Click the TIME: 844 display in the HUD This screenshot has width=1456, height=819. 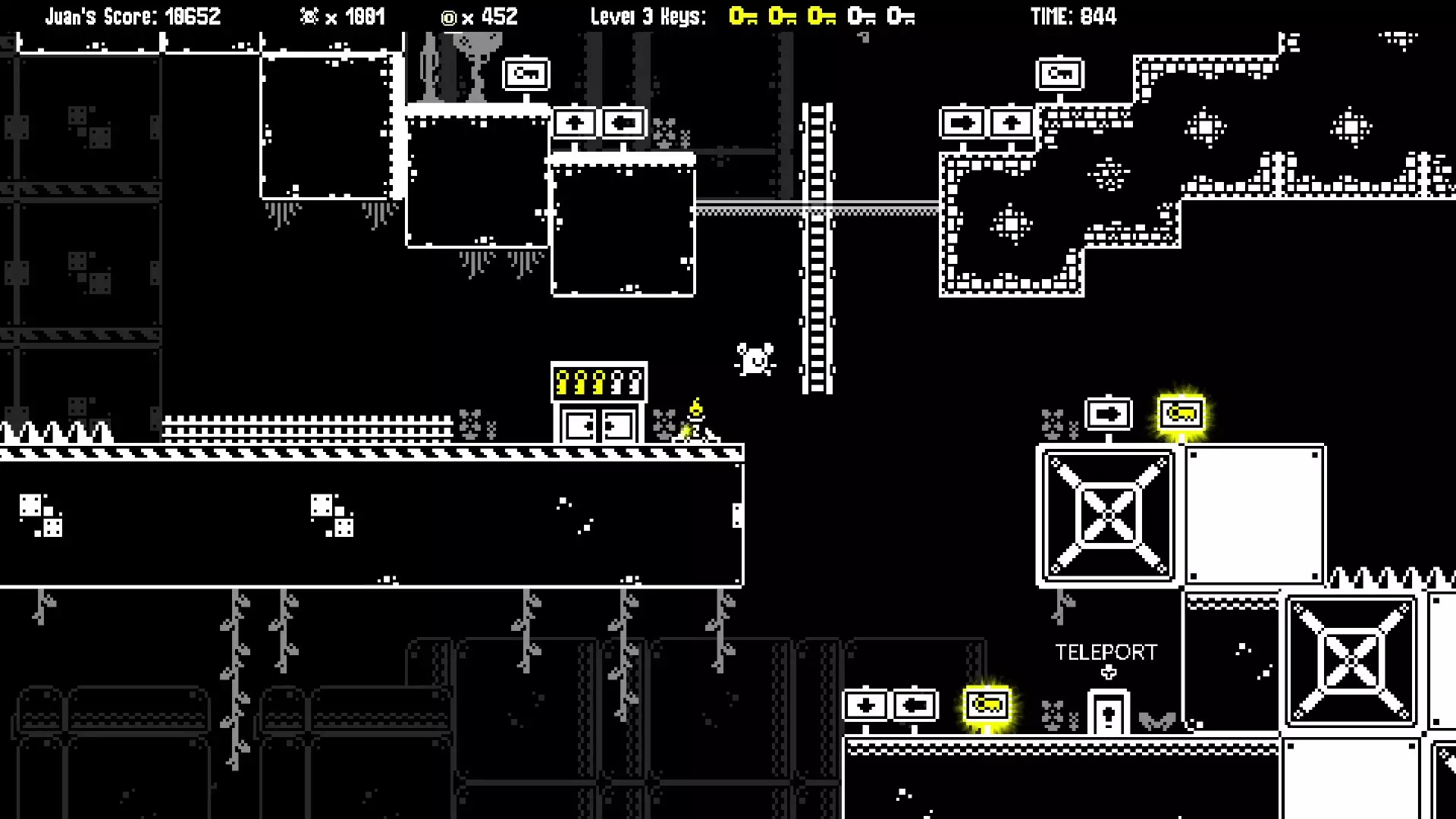point(1074,16)
